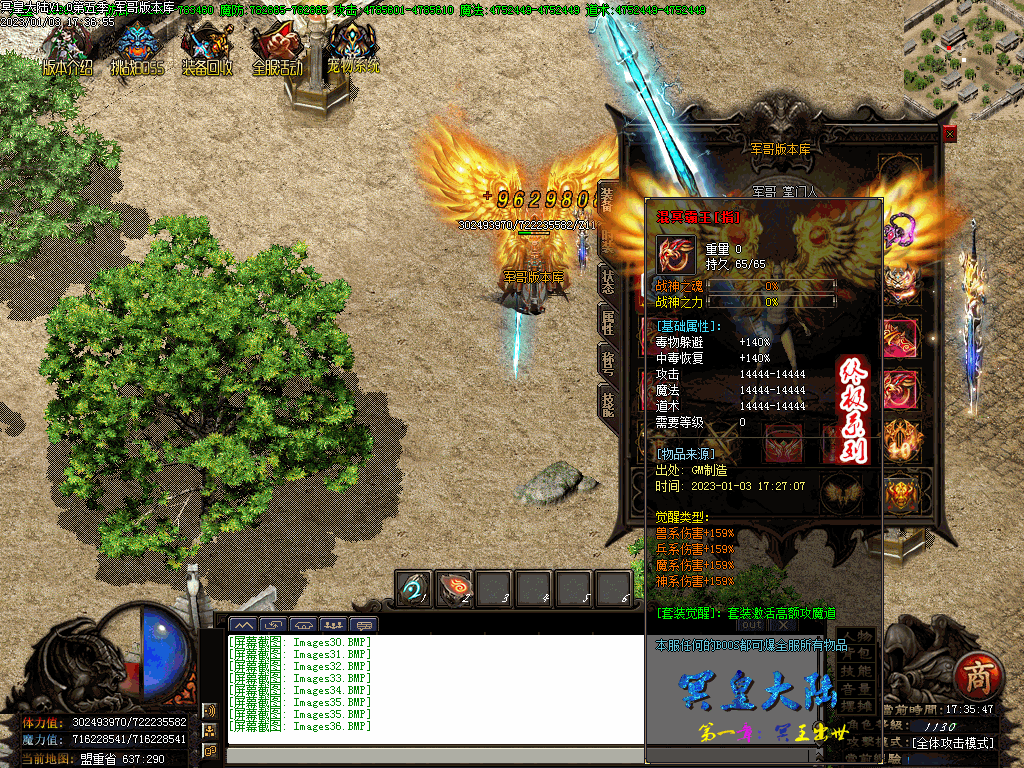Screen dimensions: 1024x768
Task: Close the character equipment panel
Action: pyautogui.click(x=949, y=133)
